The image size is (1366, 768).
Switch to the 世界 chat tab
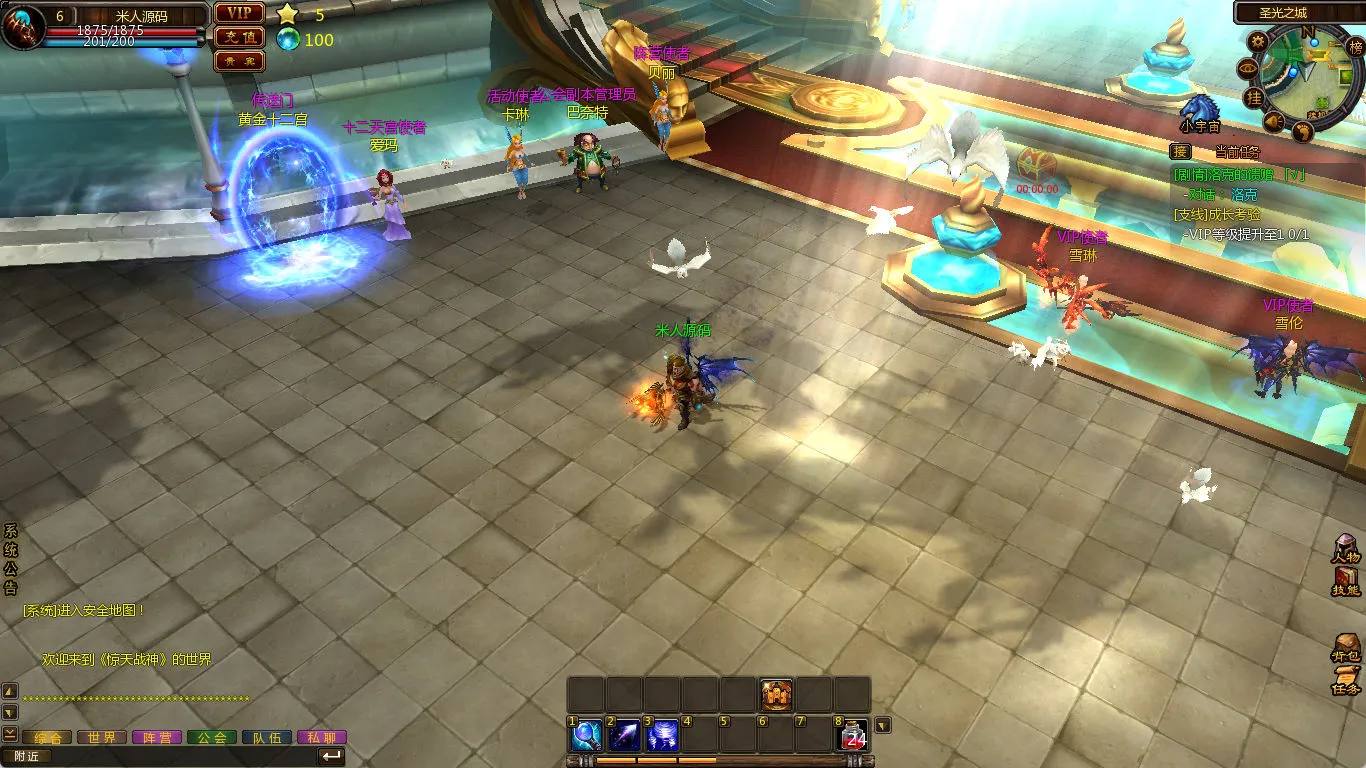[x=102, y=738]
